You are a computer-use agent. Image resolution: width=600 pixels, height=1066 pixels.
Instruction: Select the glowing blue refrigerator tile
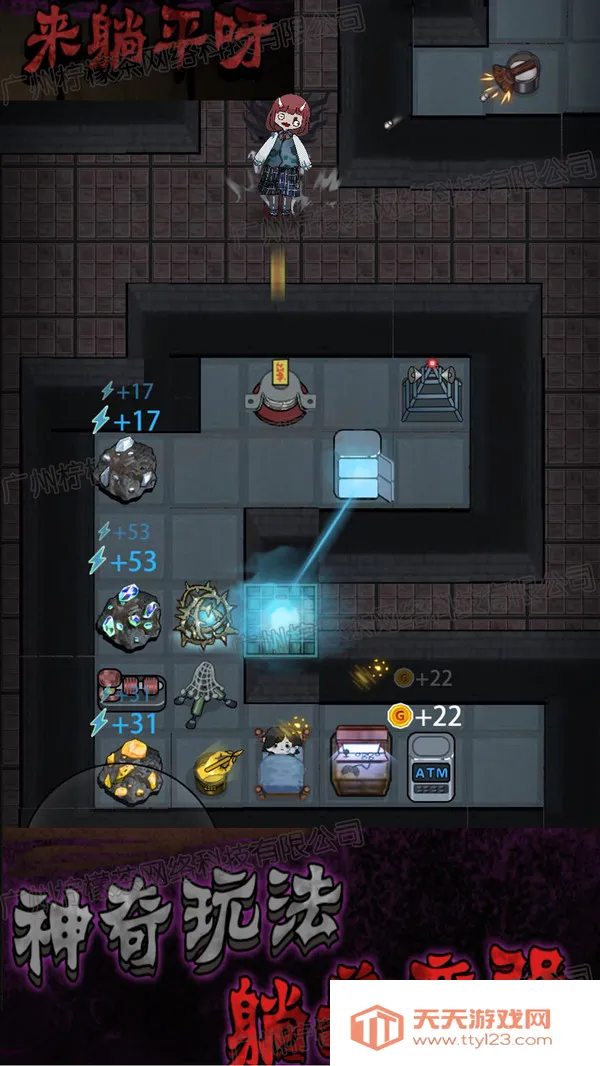pos(357,465)
